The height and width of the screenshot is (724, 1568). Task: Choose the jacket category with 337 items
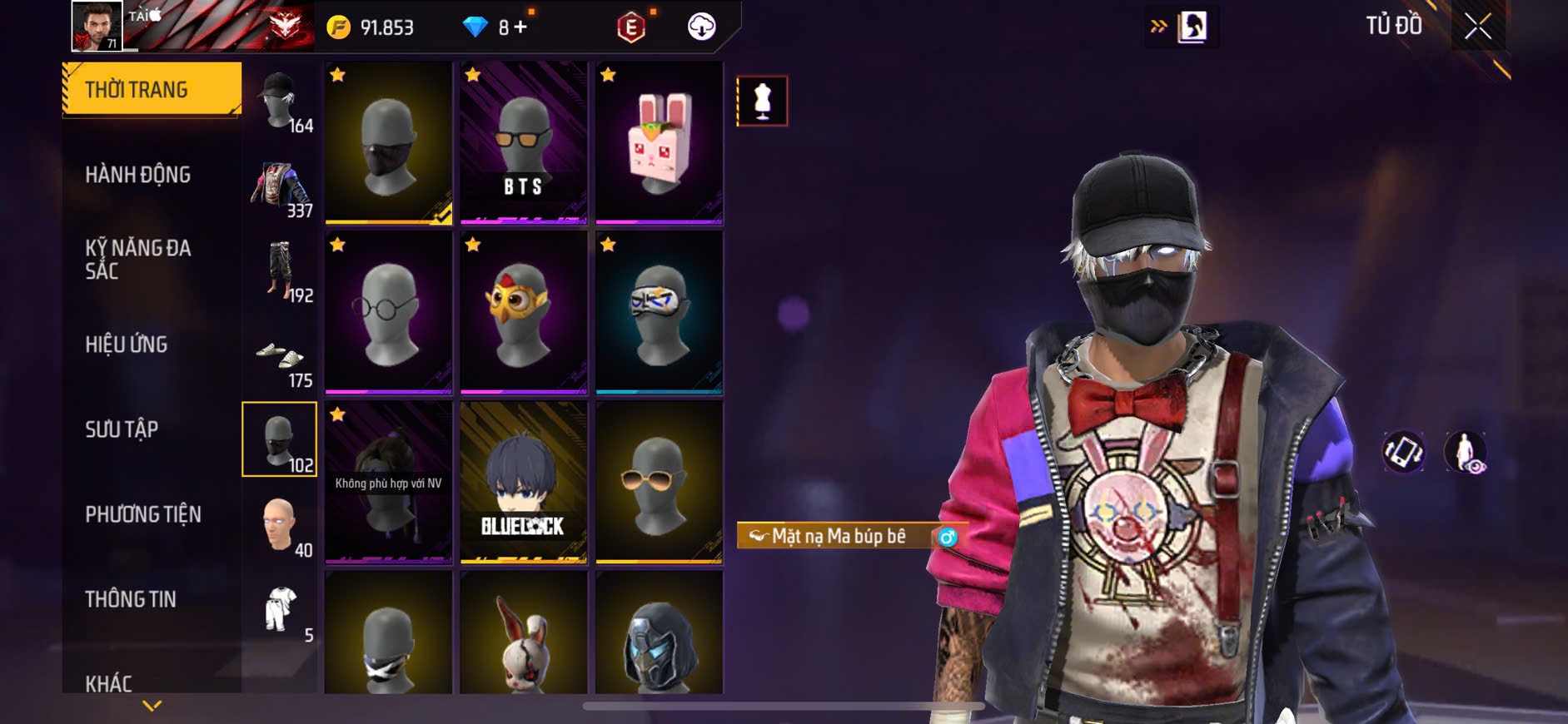[x=280, y=187]
